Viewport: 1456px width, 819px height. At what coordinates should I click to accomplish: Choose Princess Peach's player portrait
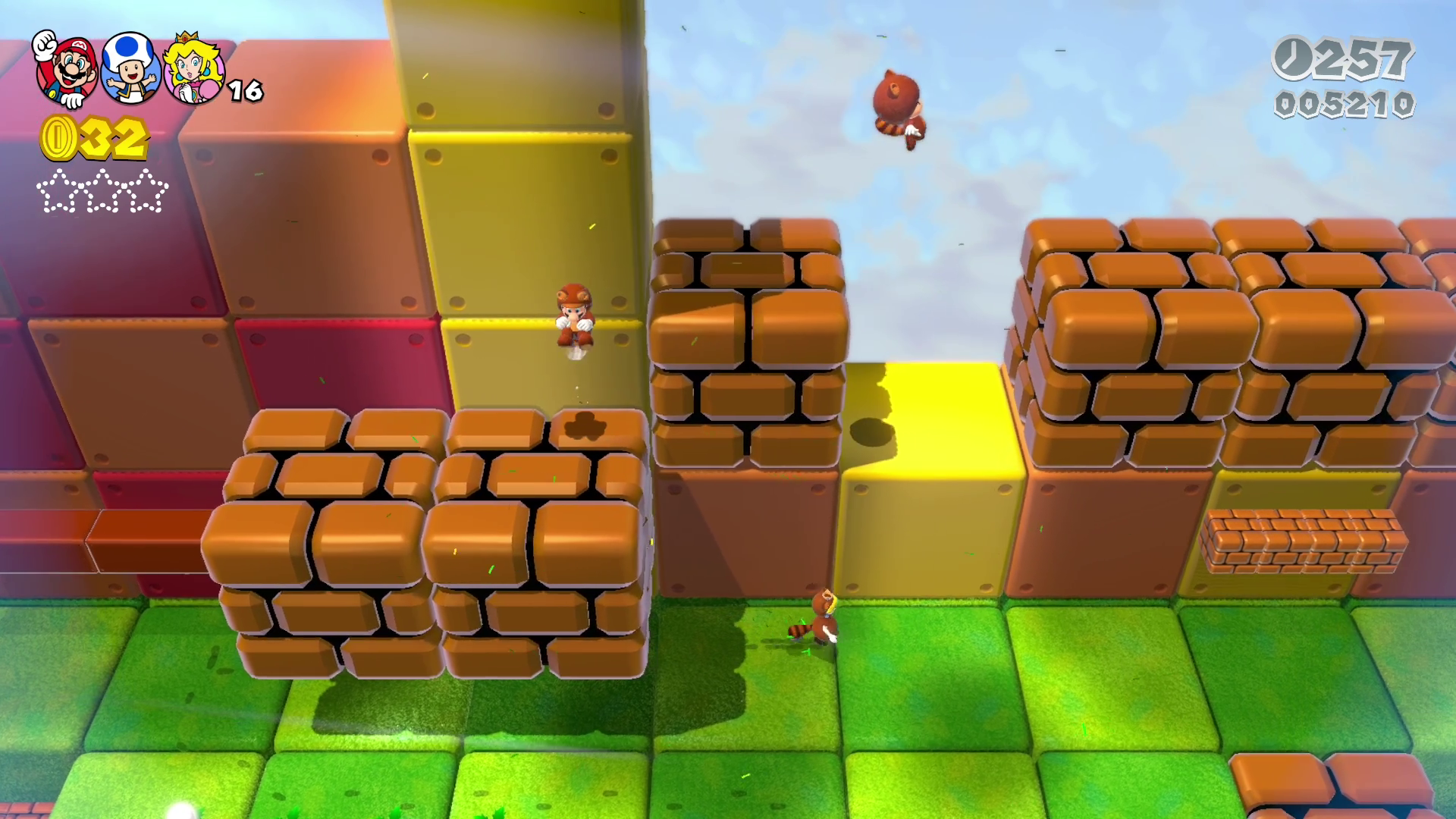tap(194, 69)
